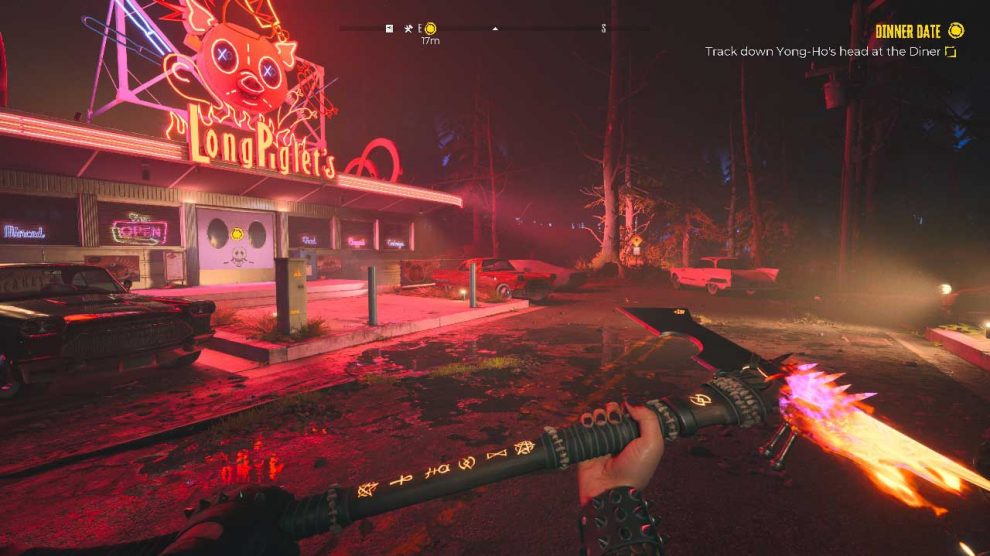This screenshot has height=556, width=990.
Task: Click the white square marker on the compass
Action: [x=389, y=28]
